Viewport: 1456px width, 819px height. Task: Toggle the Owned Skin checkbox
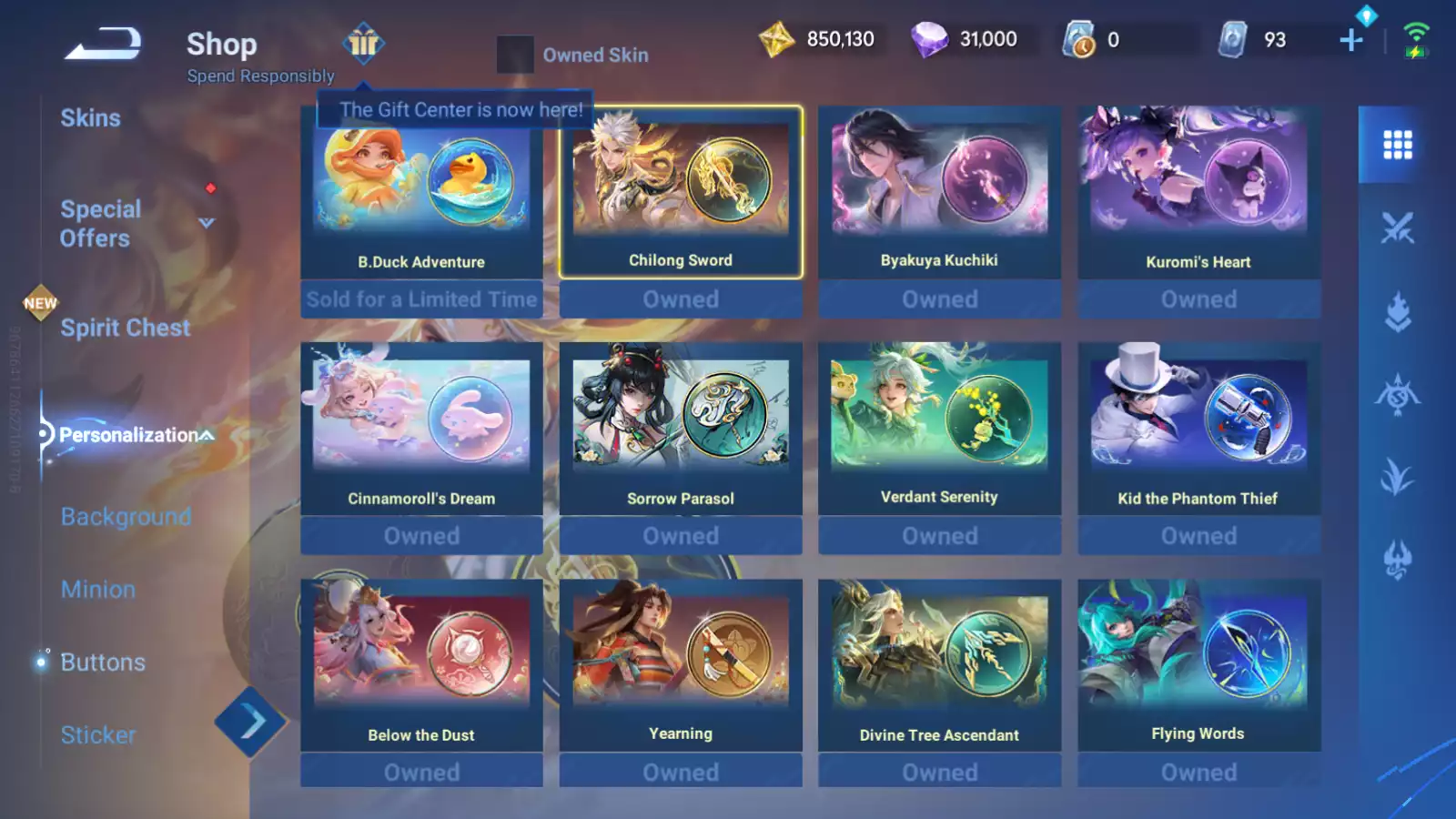[515, 55]
